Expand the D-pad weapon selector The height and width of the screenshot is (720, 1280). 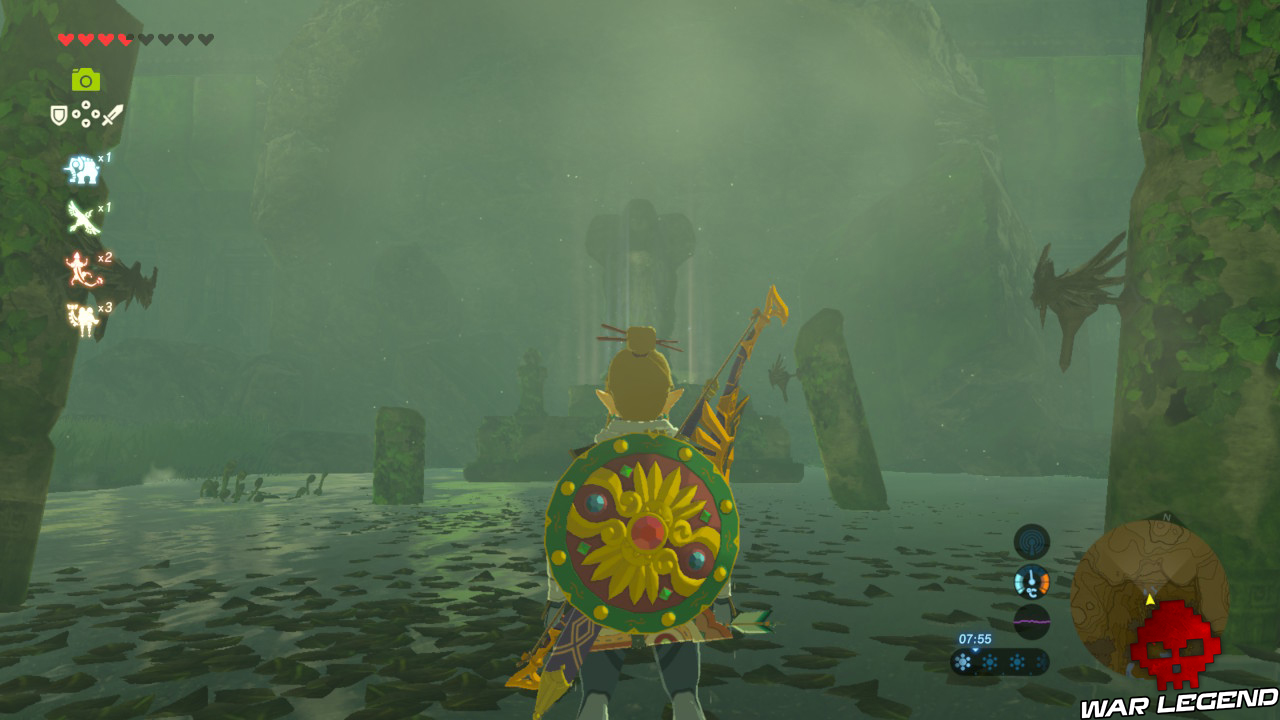85,113
